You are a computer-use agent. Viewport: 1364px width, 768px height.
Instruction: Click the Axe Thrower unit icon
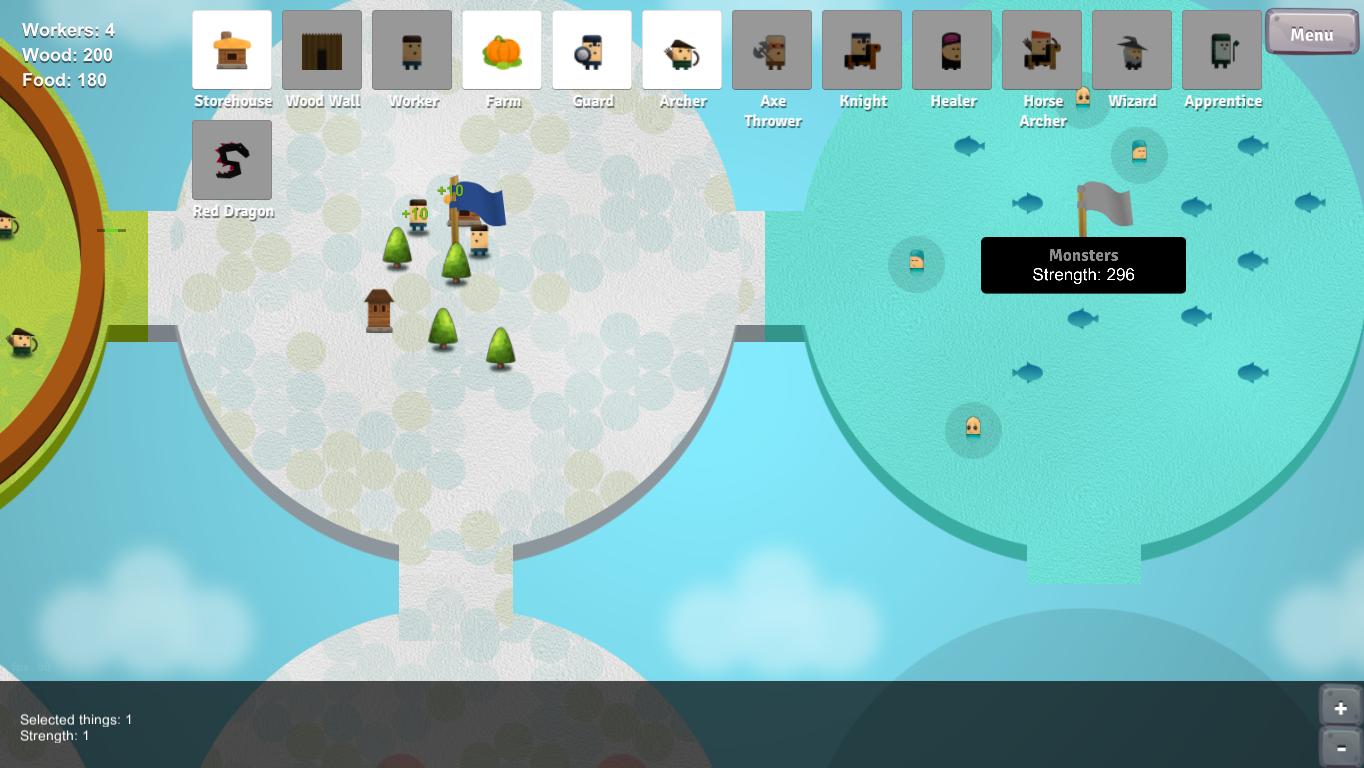[772, 50]
